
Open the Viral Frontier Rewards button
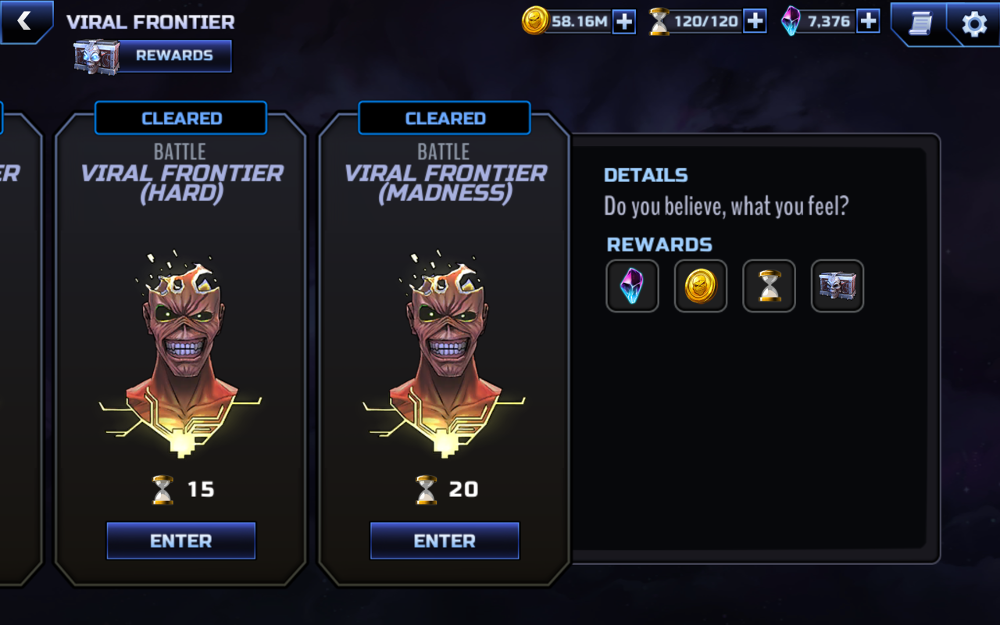pyautogui.click(x=154, y=56)
